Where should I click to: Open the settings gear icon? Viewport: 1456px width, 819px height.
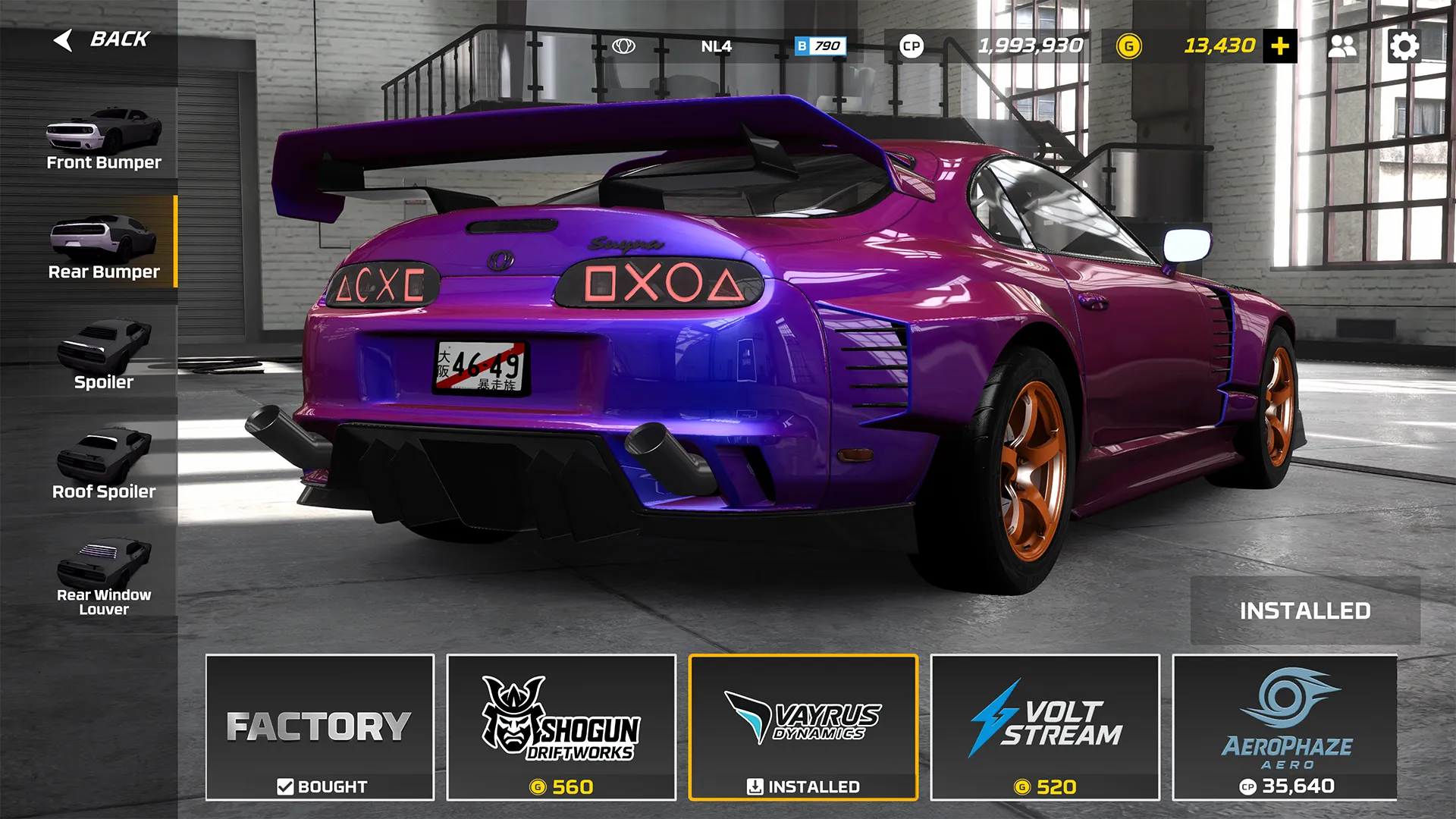(x=1405, y=45)
